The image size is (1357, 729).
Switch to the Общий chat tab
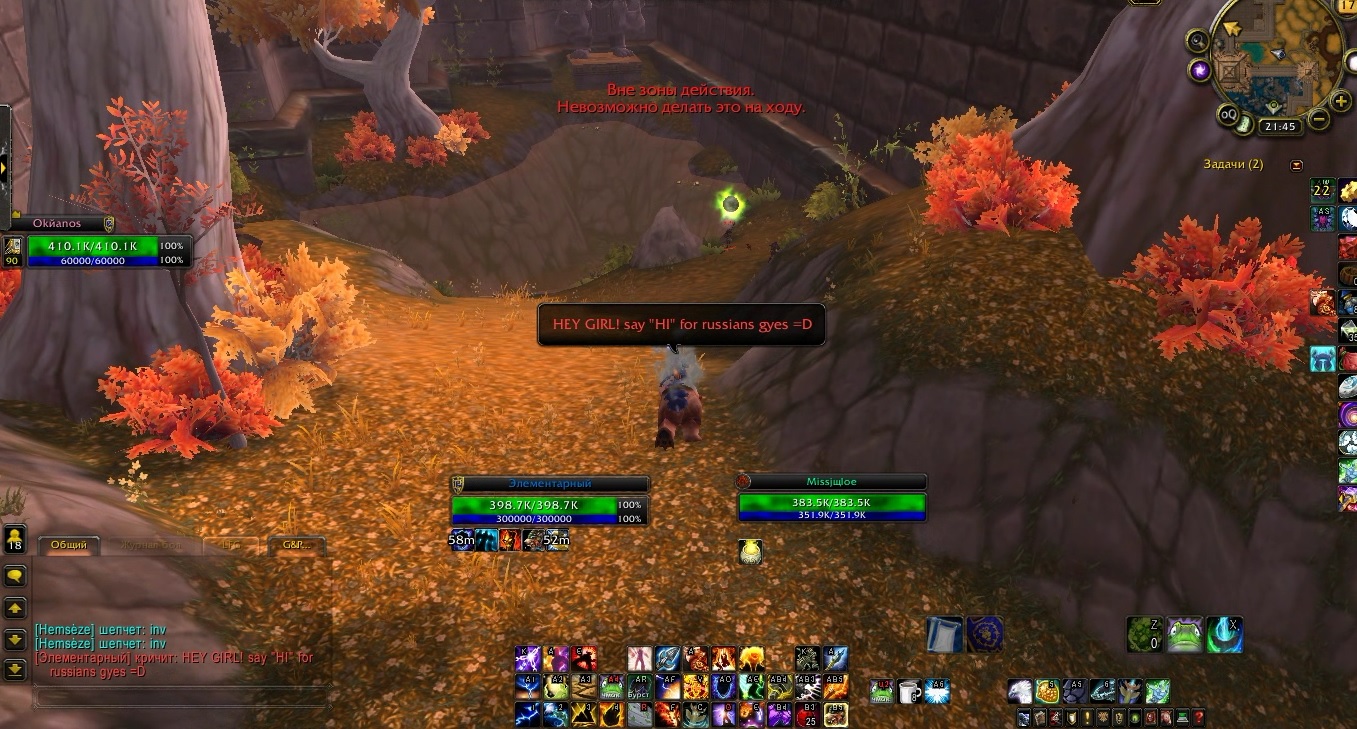pyautogui.click(x=69, y=545)
